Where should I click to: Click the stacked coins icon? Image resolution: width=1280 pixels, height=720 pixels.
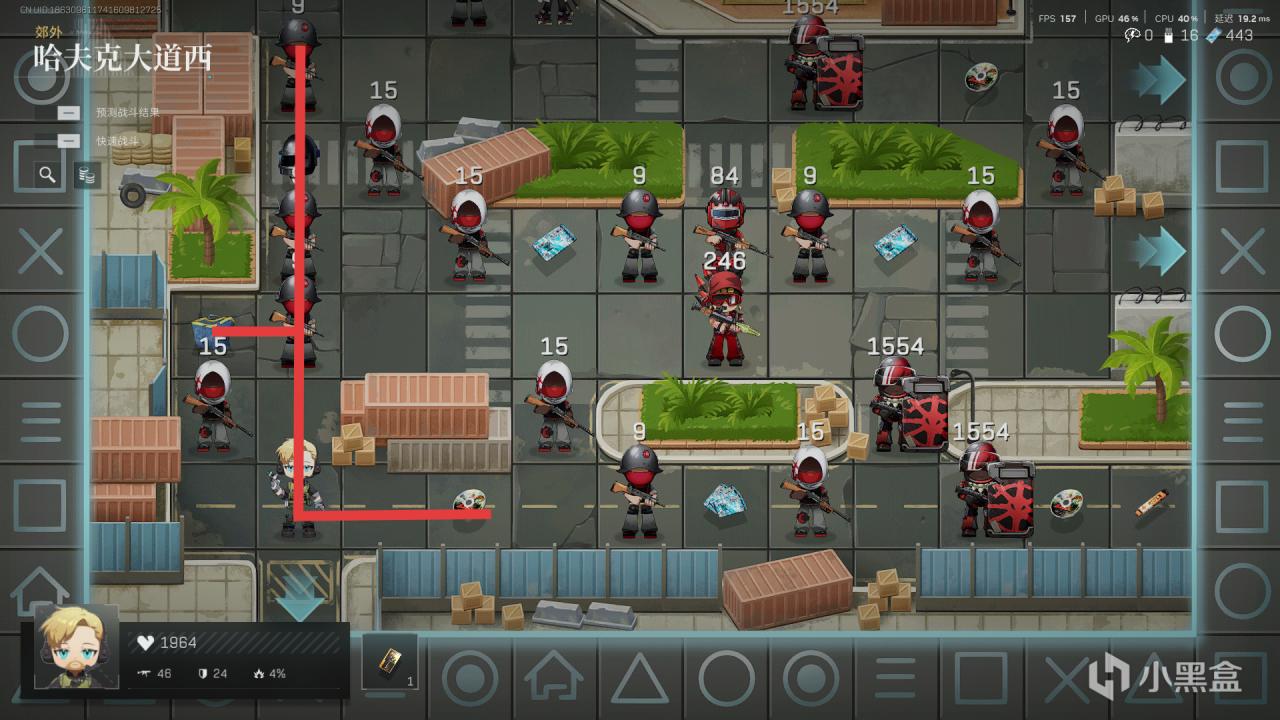tap(87, 176)
